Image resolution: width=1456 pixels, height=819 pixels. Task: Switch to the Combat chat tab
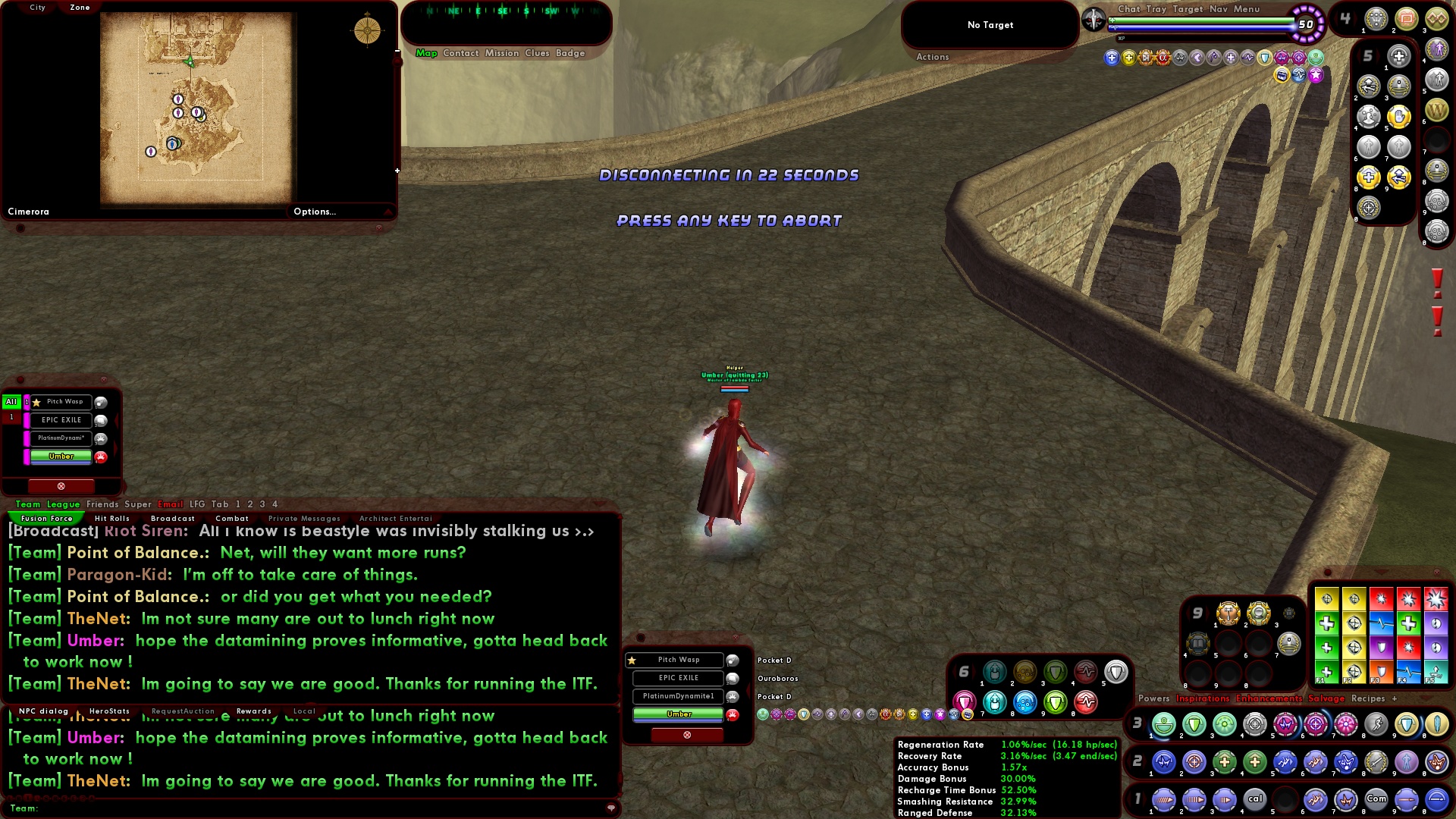pos(232,518)
